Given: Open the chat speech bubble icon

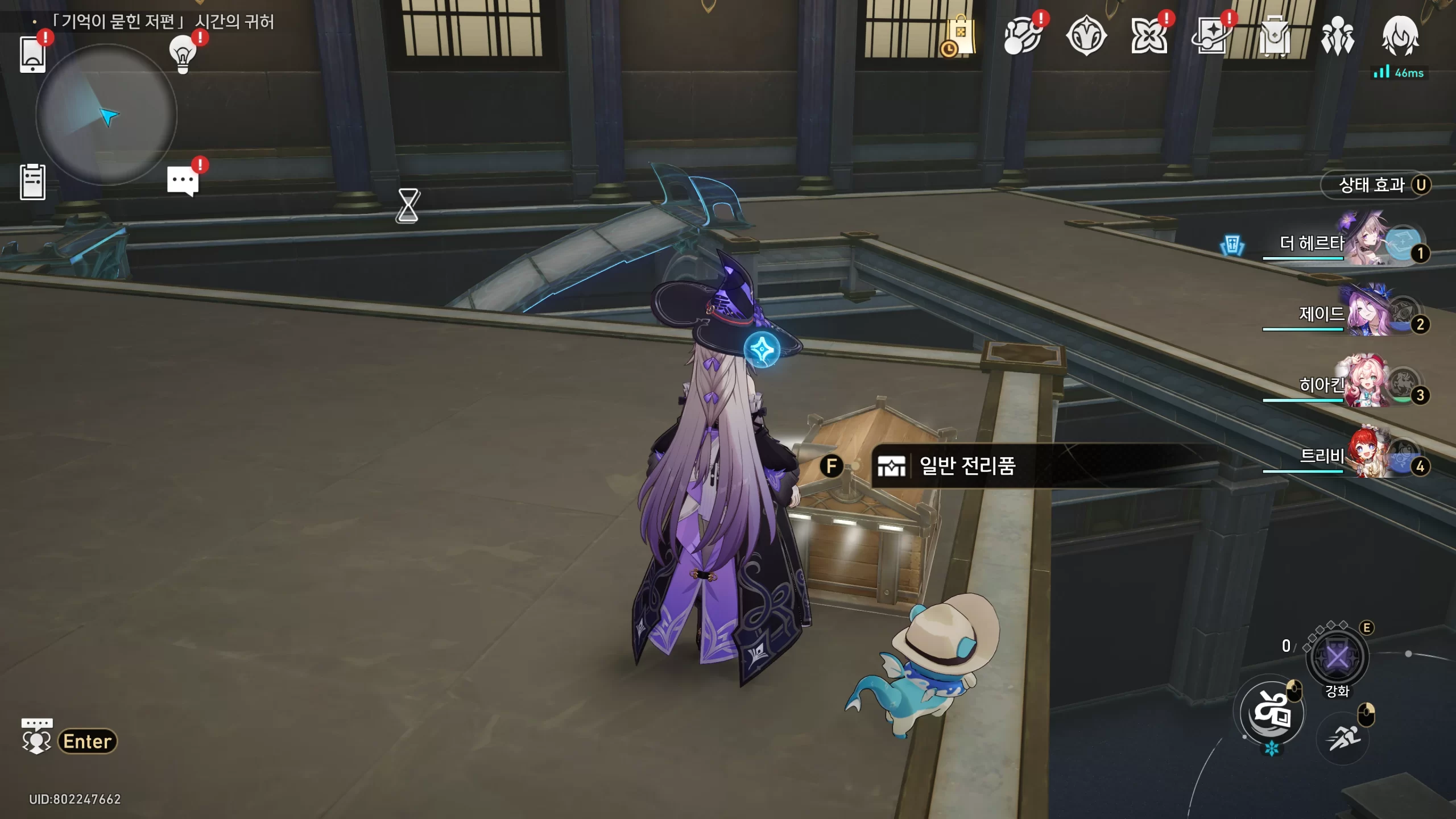Looking at the screenshot, I should 183,181.
